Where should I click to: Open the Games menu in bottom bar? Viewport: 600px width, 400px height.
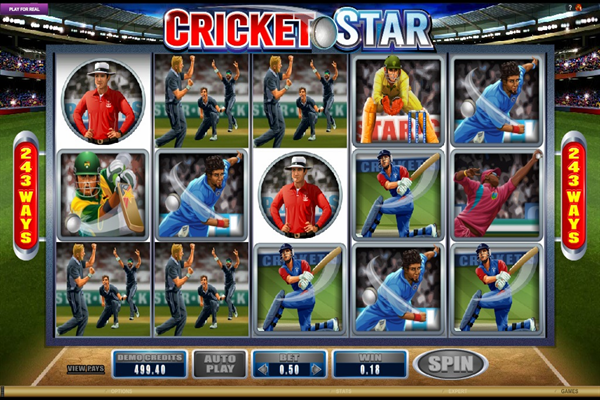(569, 392)
